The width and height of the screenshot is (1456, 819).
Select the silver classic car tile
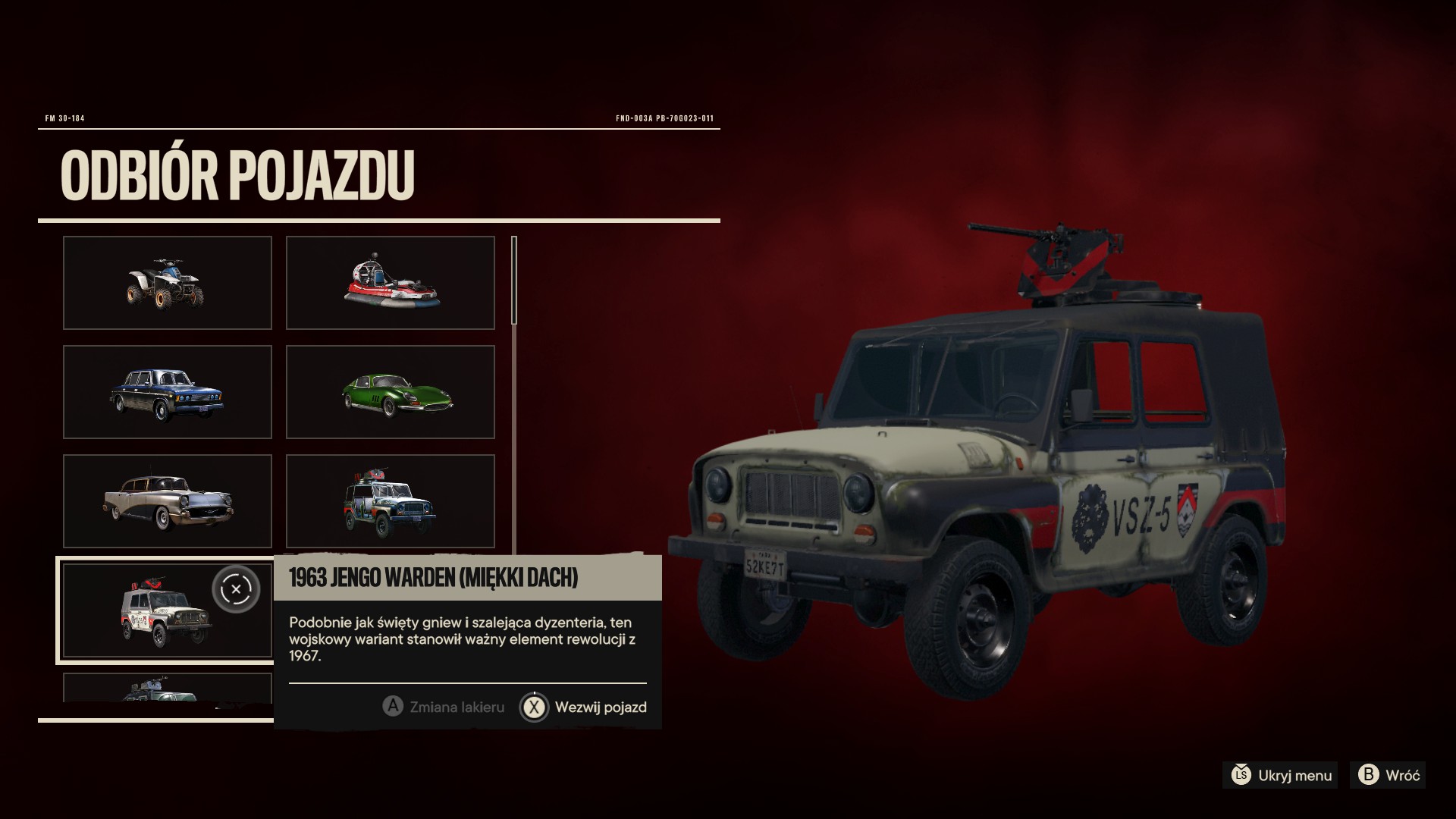(x=167, y=501)
